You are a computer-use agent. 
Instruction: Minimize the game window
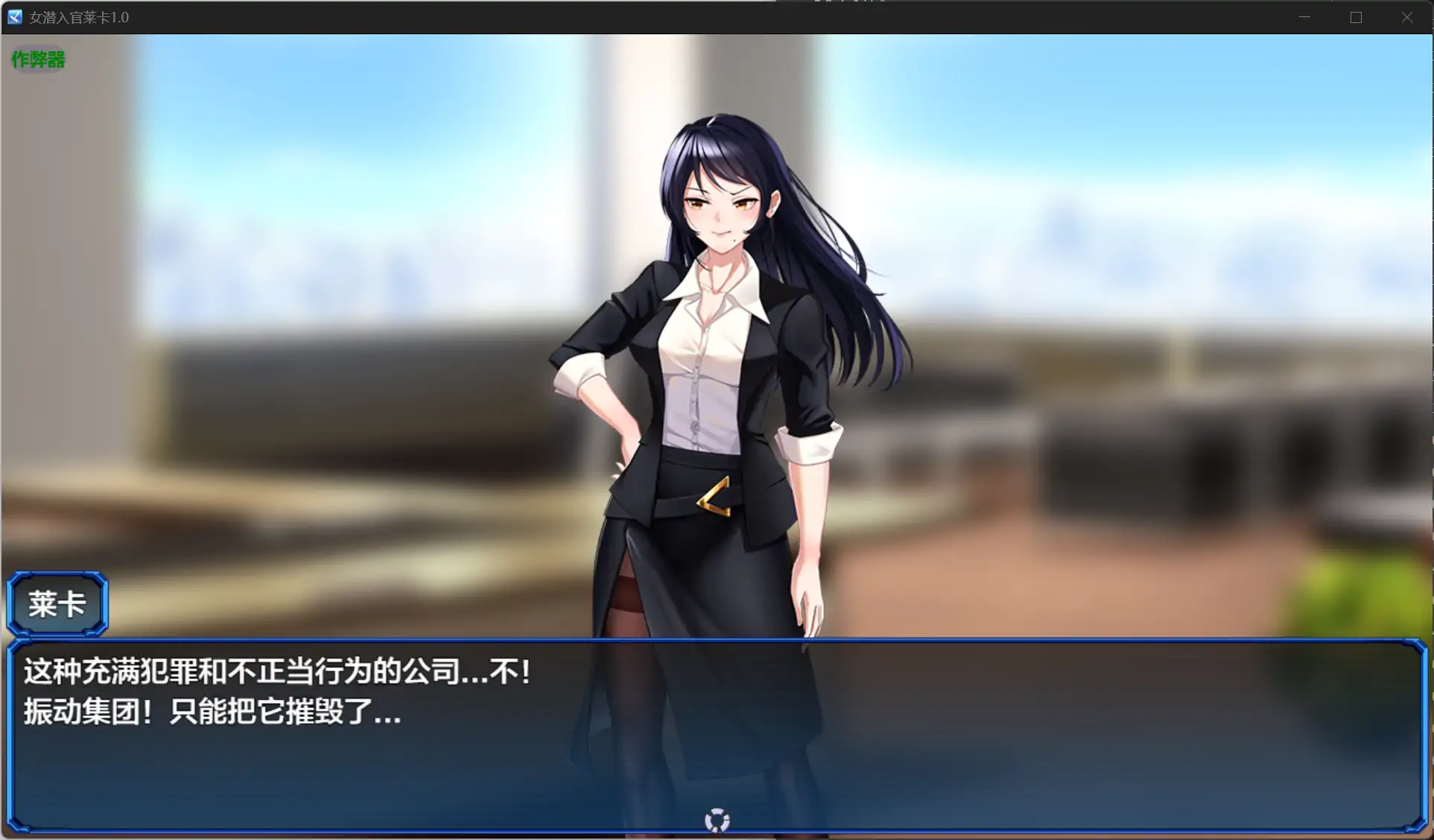click(1304, 16)
